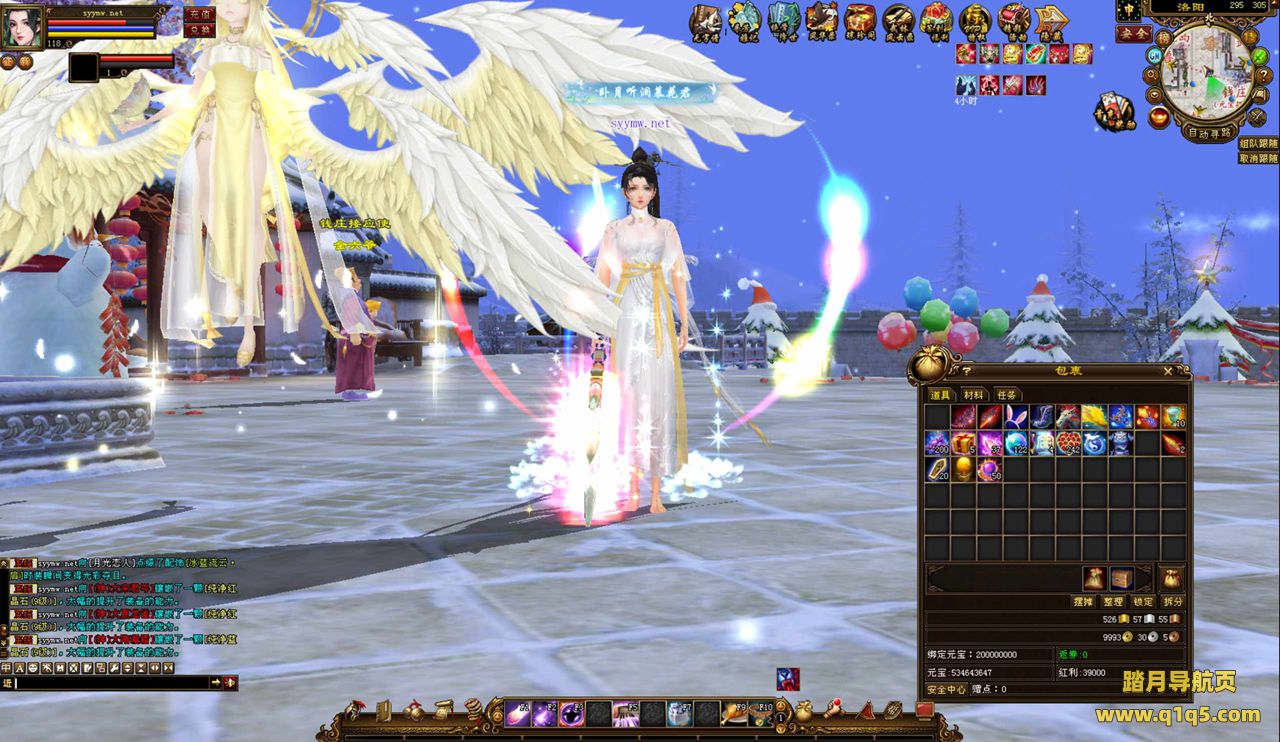Viewport: 1280px width, 742px height.
Task: Click the 摆摊 stall button
Action: click(1083, 602)
